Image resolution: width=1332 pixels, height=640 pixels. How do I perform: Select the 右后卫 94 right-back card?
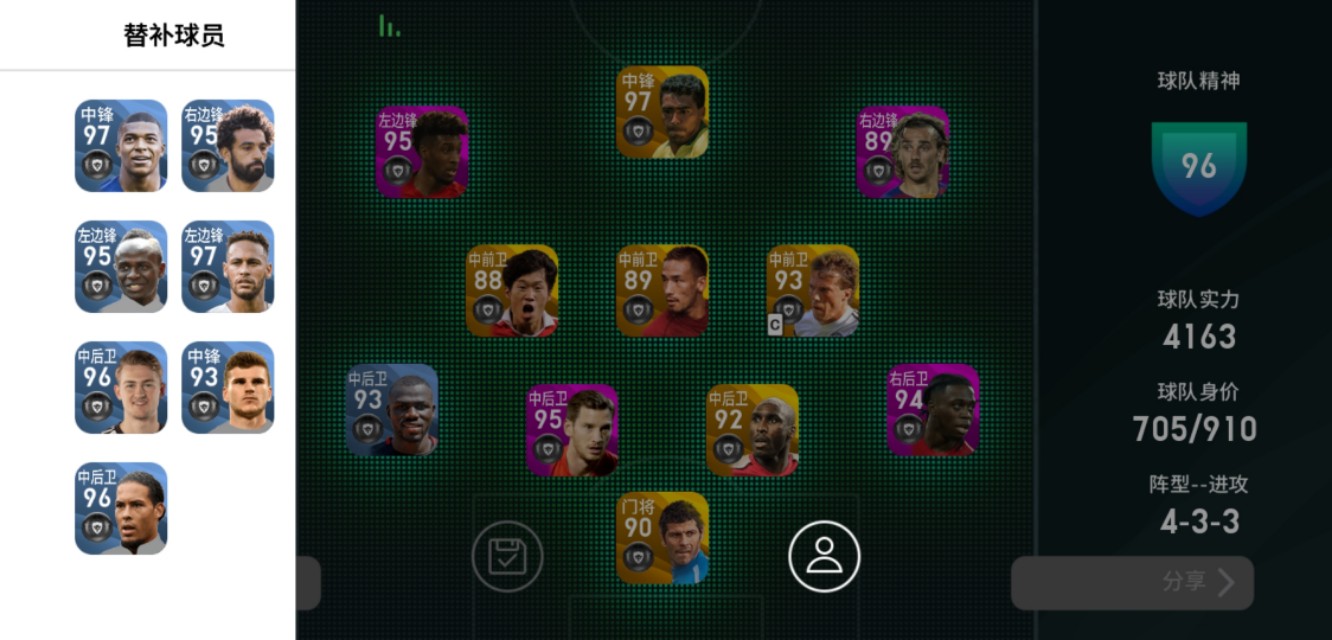(x=932, y=410)
